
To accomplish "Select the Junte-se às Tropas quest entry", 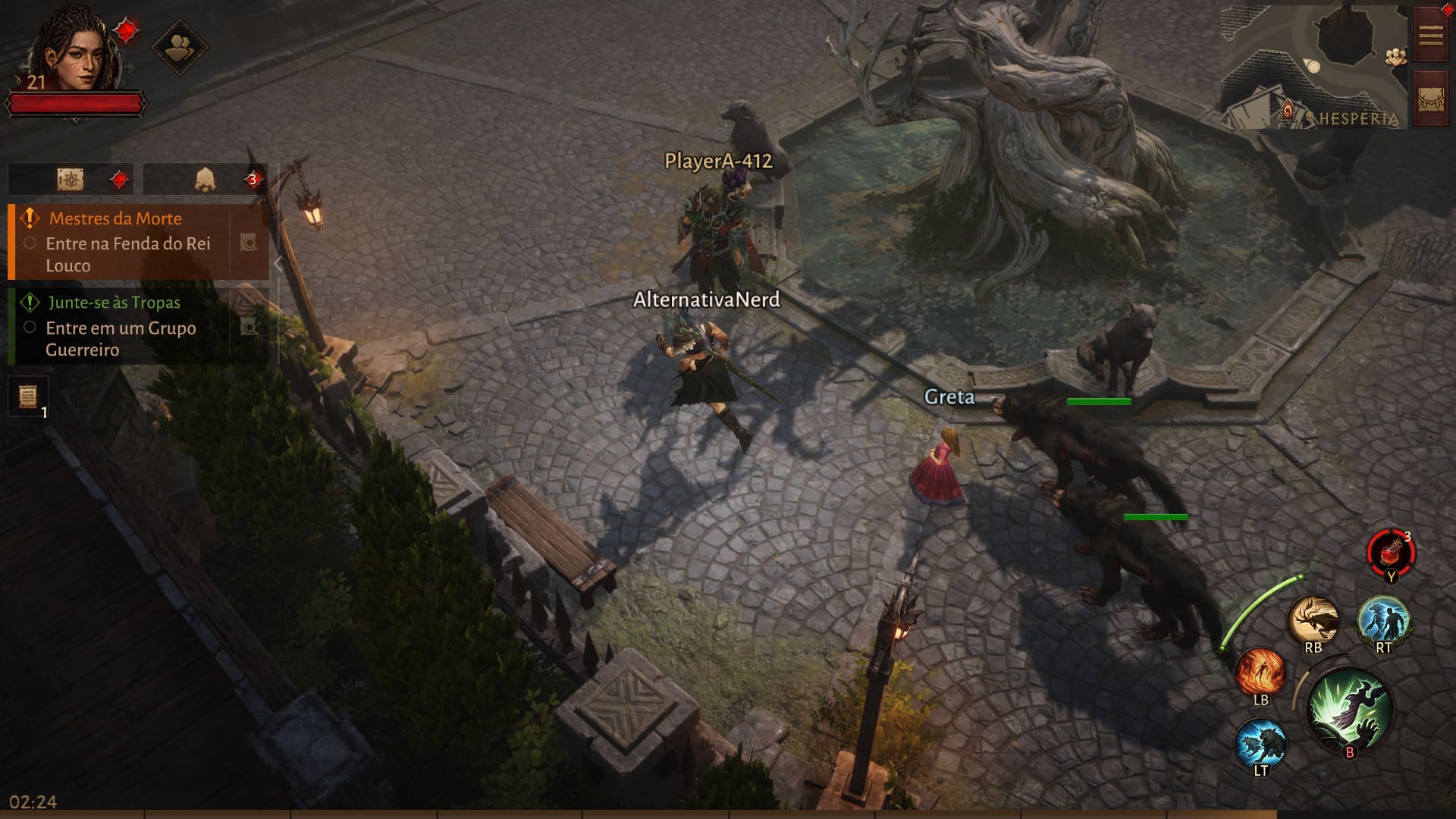I will tap(121, 326).
